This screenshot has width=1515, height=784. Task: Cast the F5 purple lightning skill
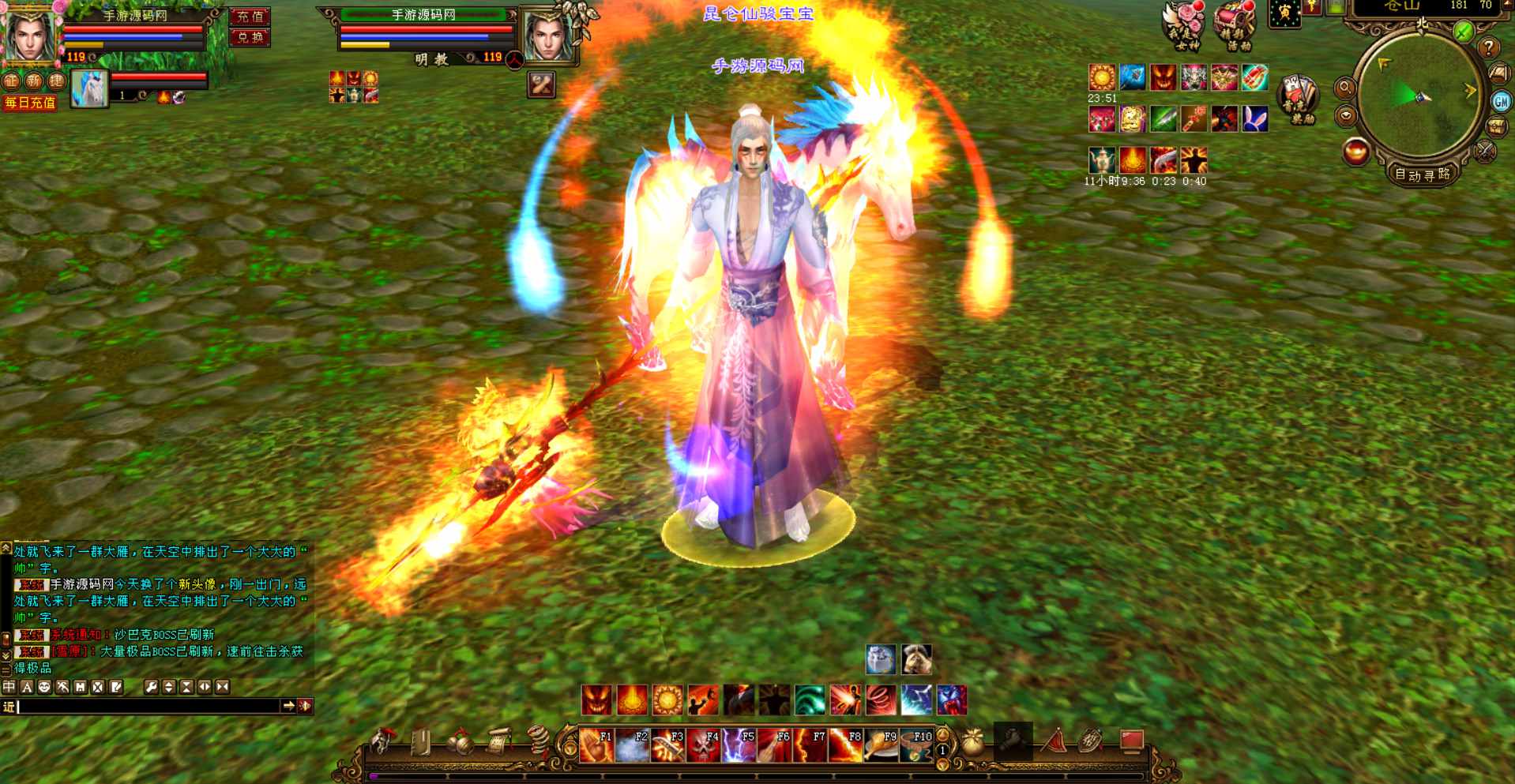(739, 745)
